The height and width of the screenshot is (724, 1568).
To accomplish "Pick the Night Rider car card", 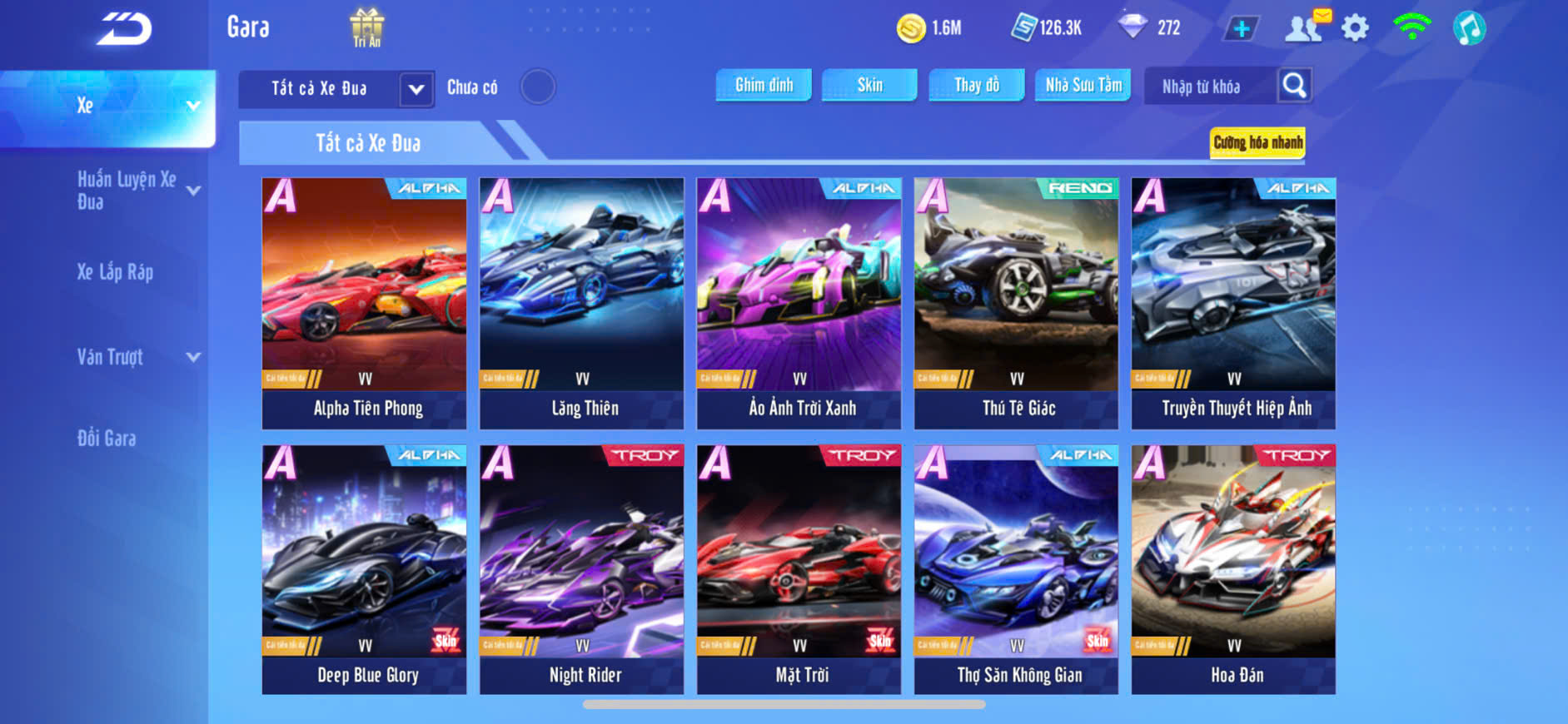I will point(581,570).
